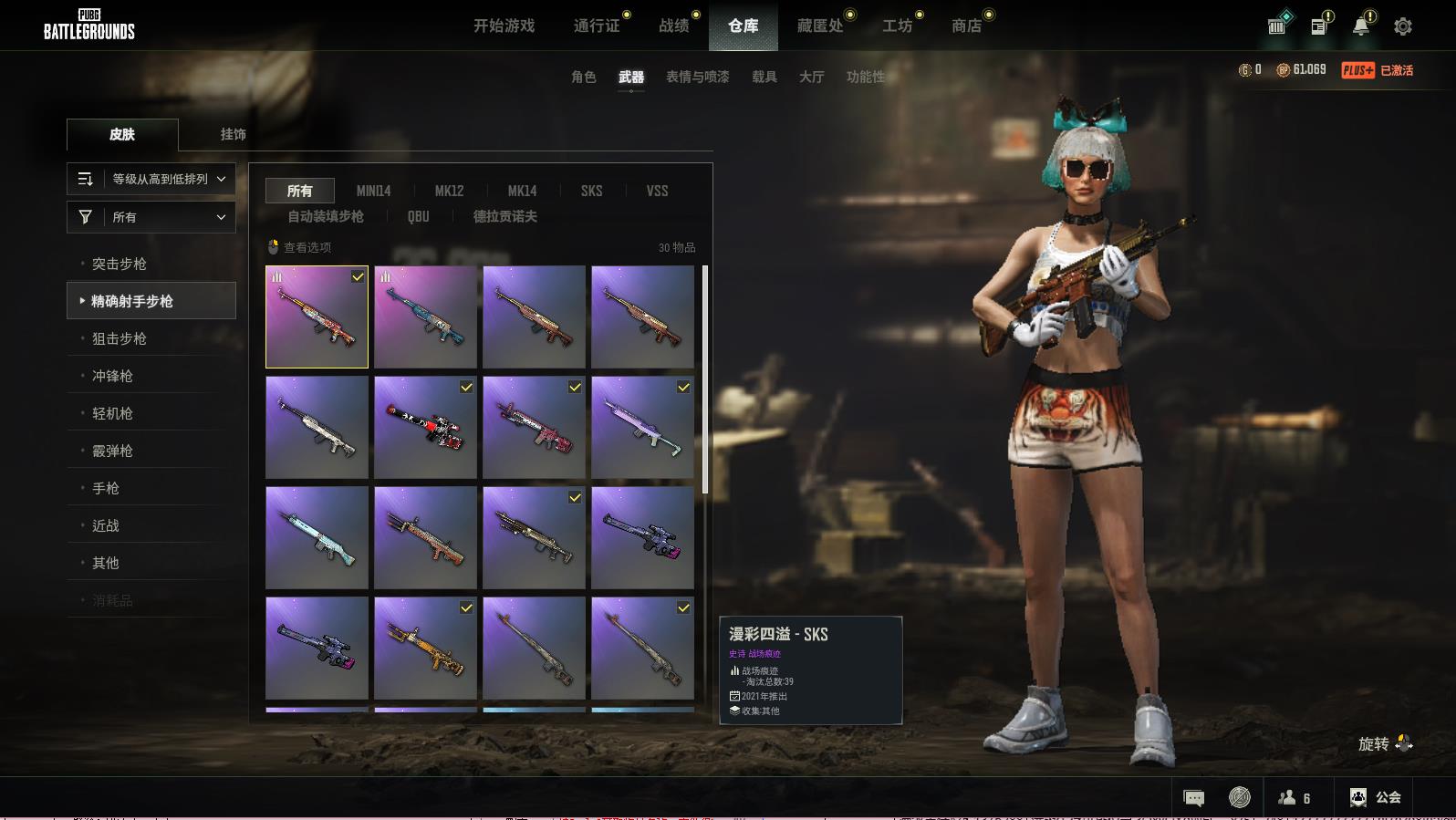1456x820 pixels.
Task: Switch to 载具 vehicle sub-tab
Action: 764,78
